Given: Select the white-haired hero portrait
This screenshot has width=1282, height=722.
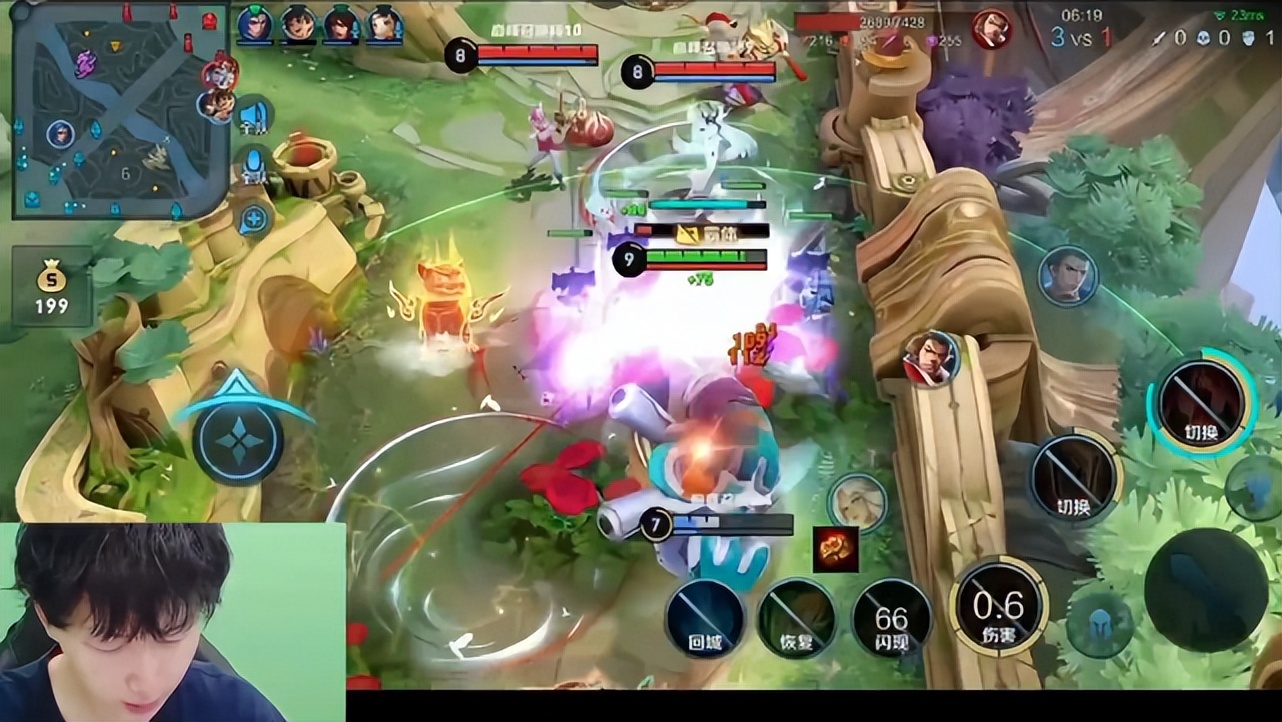Looking at the screenshot, I should click(x=857, y=502).
